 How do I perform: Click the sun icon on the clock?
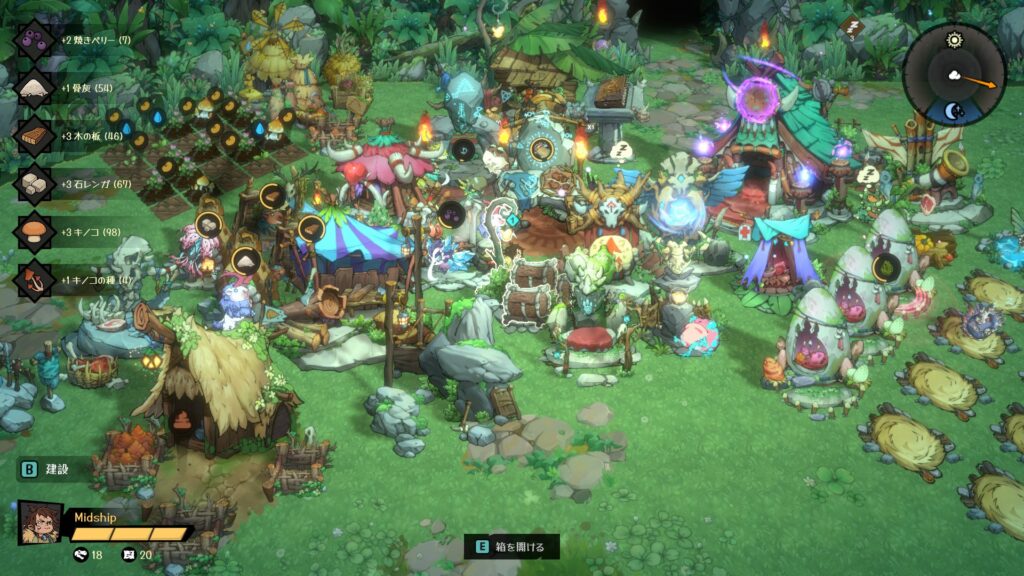953,40
